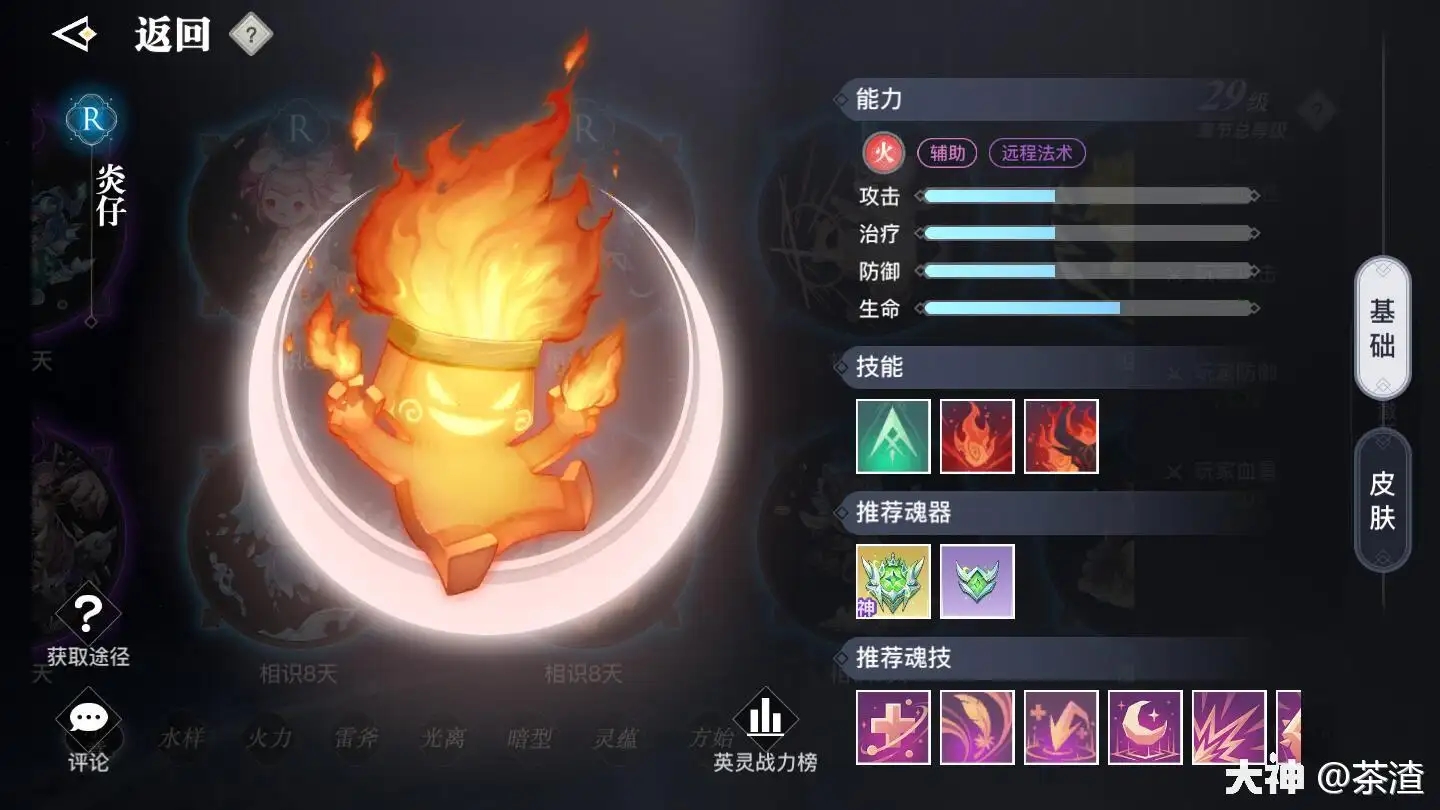Open 获取途径 acquisition info
This screenshot has width=1440, height=810.
[x=88, y=627]
